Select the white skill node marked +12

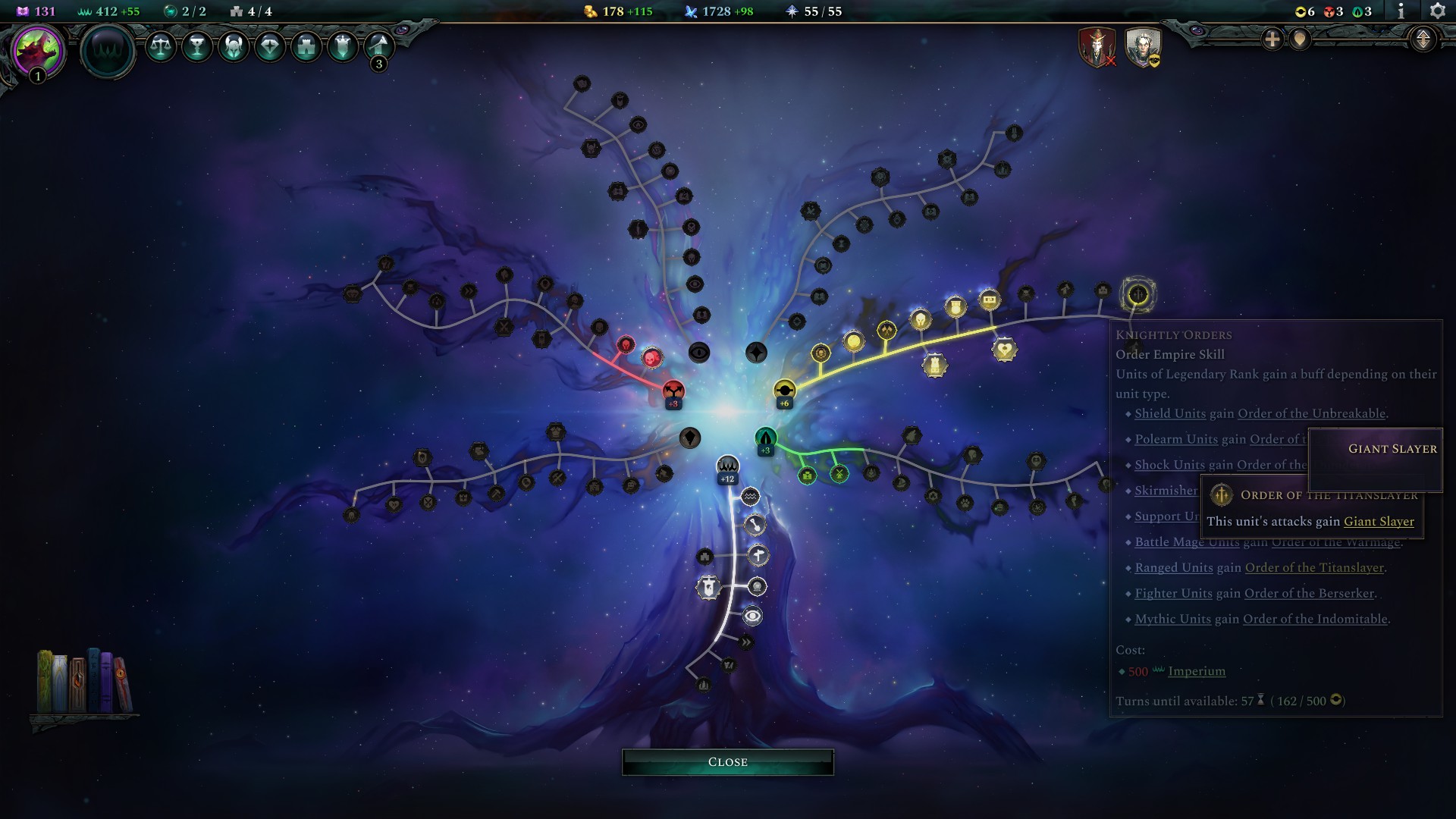tap(727, 465)
